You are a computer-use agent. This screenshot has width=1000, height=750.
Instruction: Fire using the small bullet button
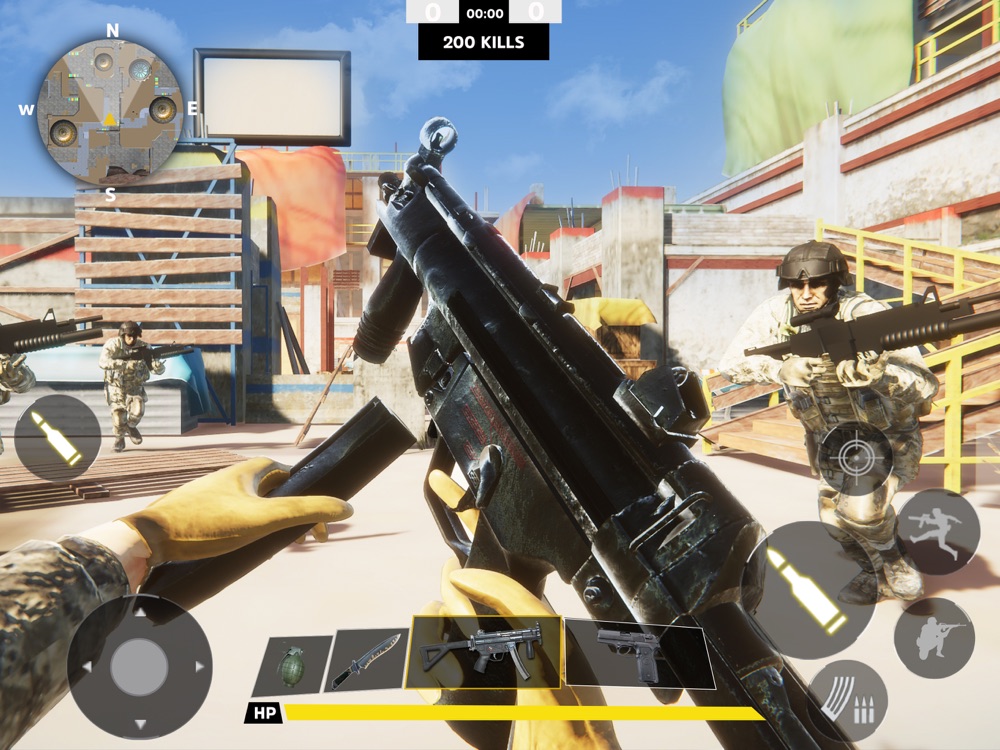[57, 438]
